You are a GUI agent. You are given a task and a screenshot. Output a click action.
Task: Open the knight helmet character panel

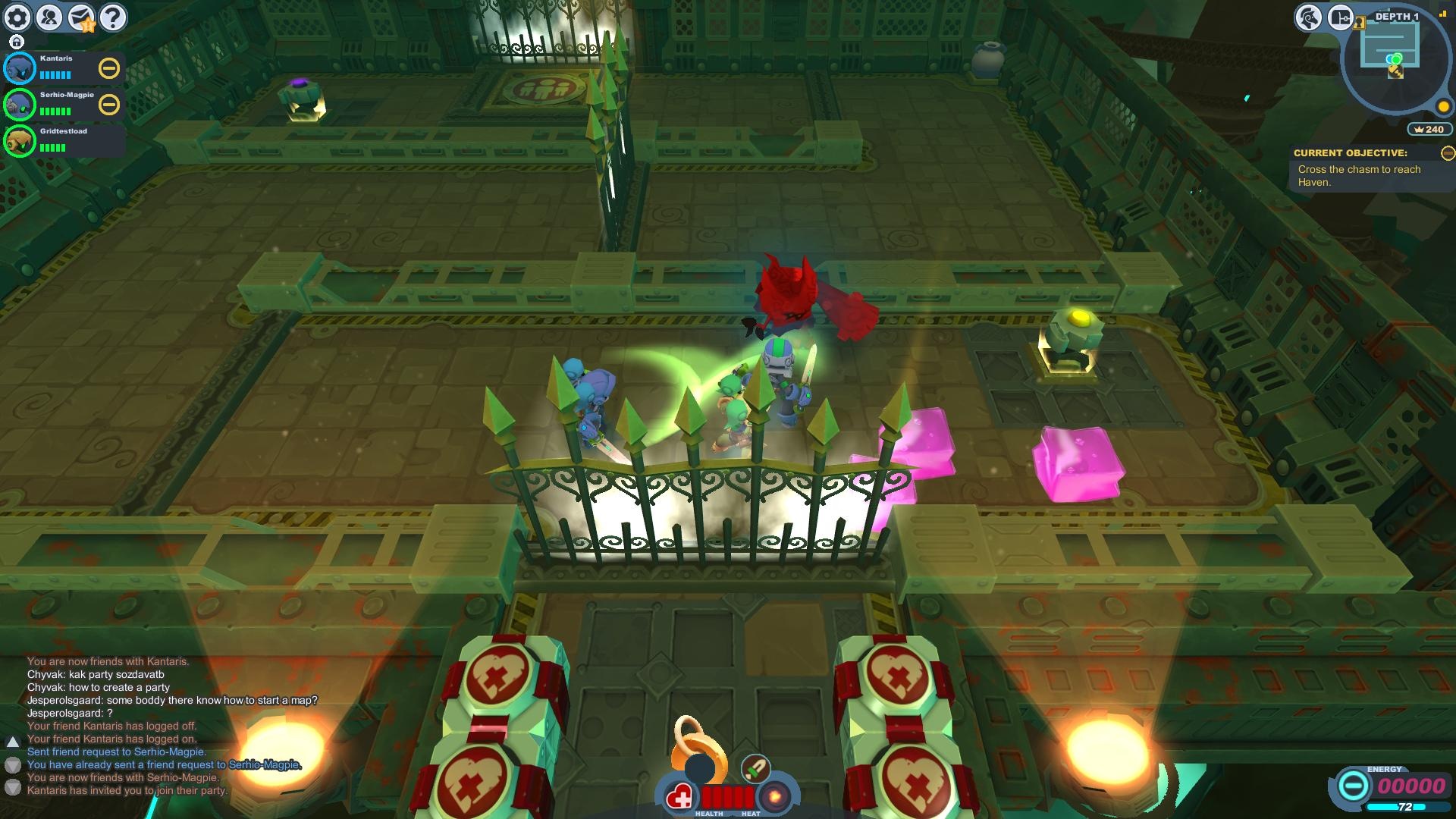1308,17
